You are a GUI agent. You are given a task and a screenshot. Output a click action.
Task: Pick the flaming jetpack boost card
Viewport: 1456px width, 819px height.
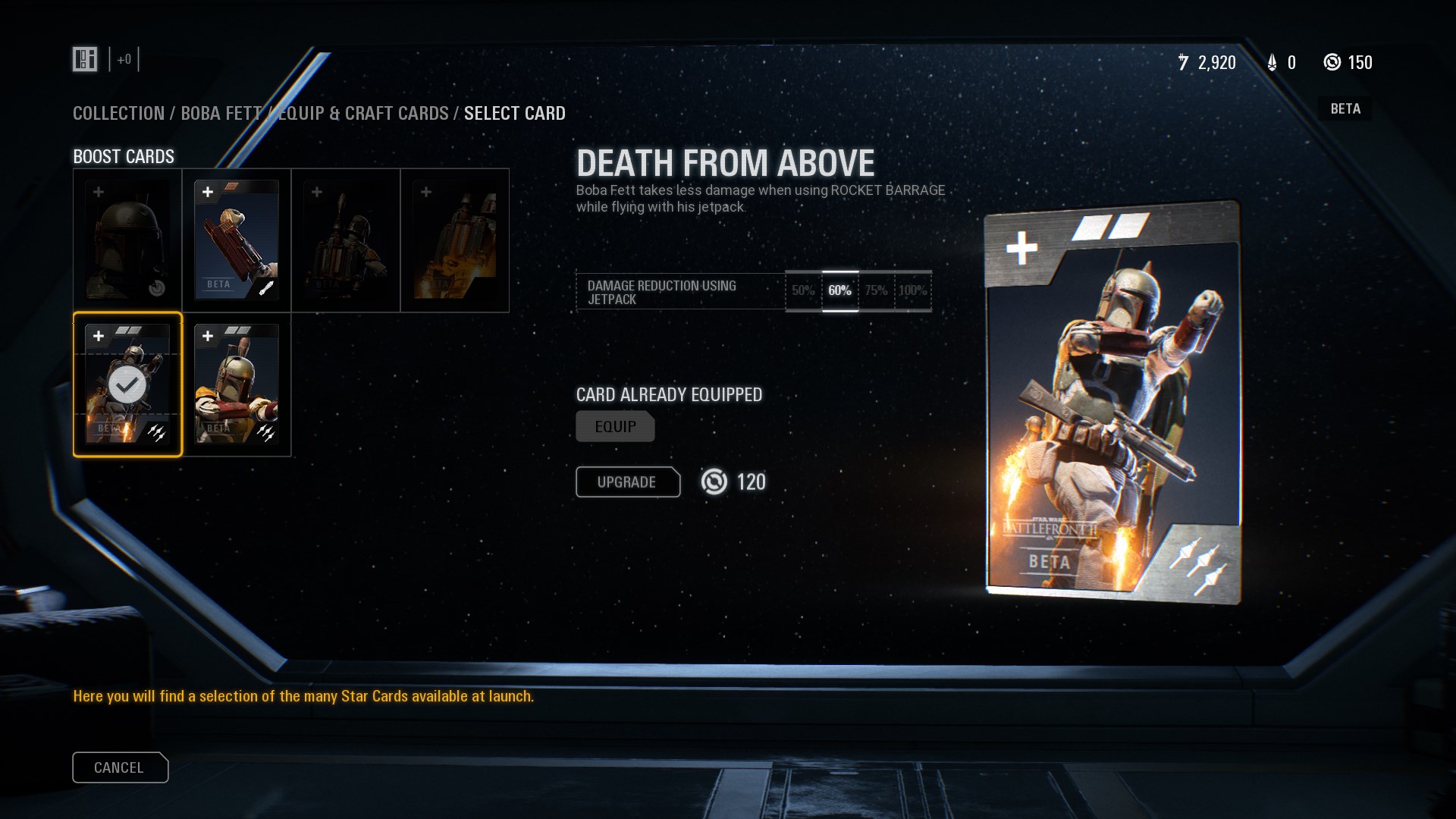click(455, 240)
